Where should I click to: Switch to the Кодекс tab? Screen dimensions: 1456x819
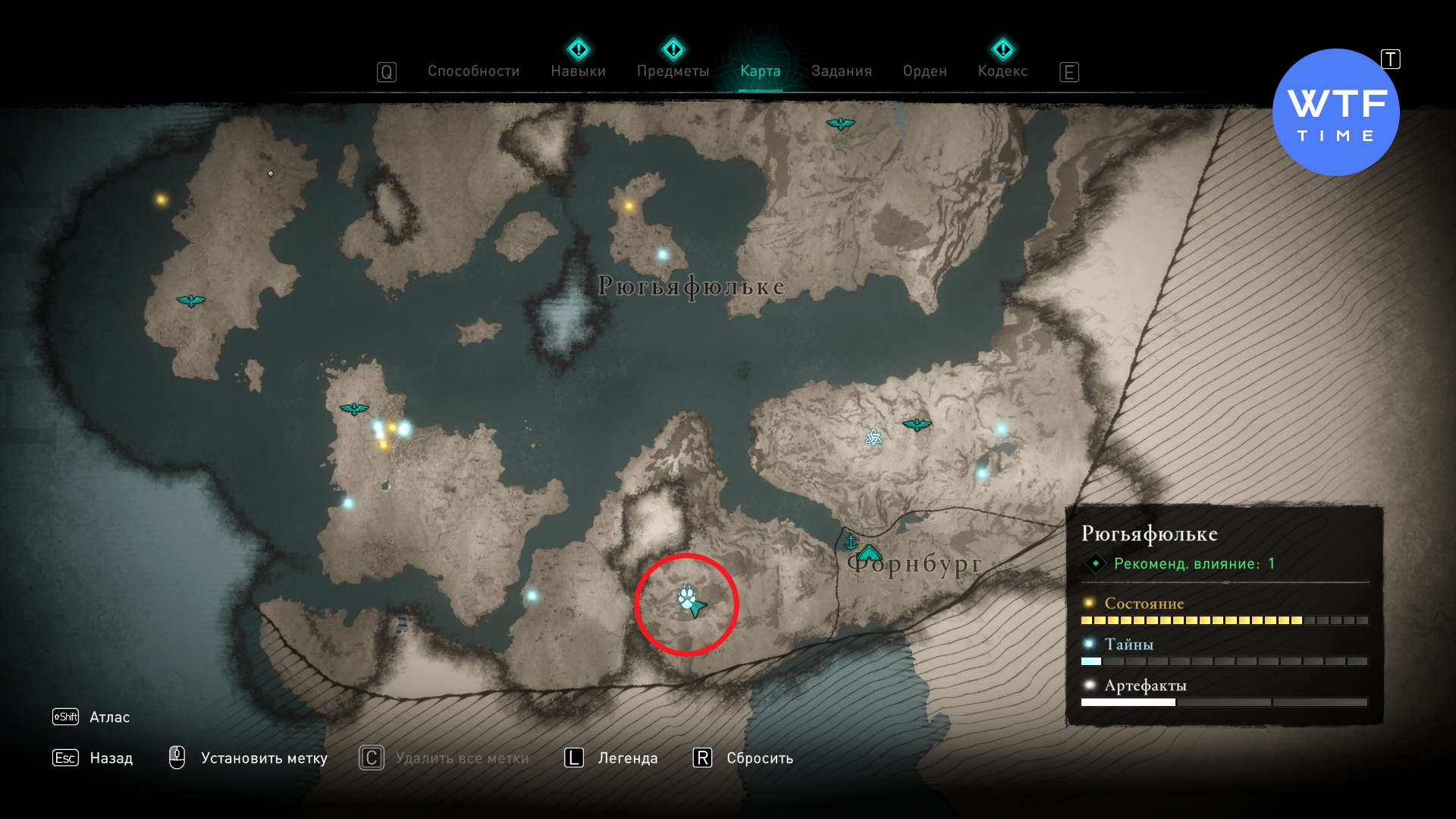pyautogui.click(x=1003, y=71)
